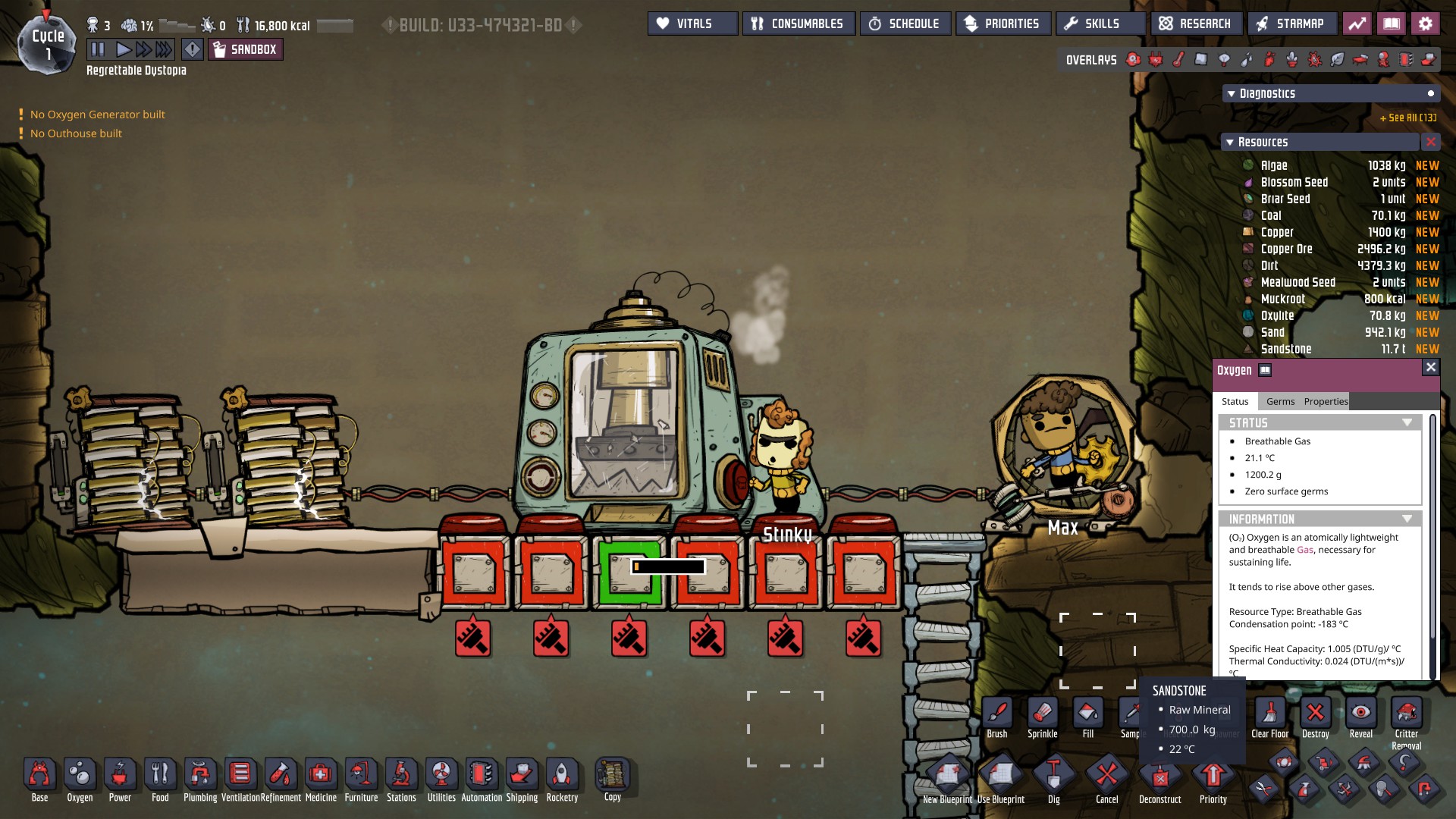Choose the sandbox Destroy tool

pos(1315,717)
